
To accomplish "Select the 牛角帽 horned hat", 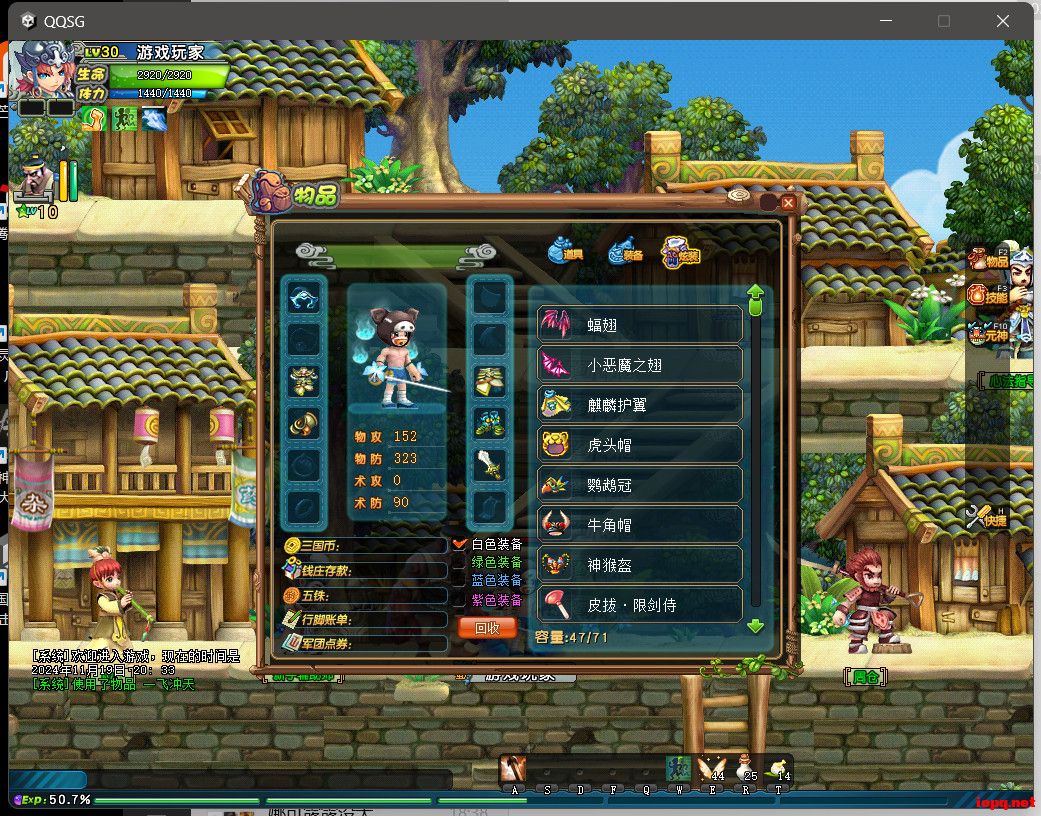I will pyautogui.click(x=640, y=525).
